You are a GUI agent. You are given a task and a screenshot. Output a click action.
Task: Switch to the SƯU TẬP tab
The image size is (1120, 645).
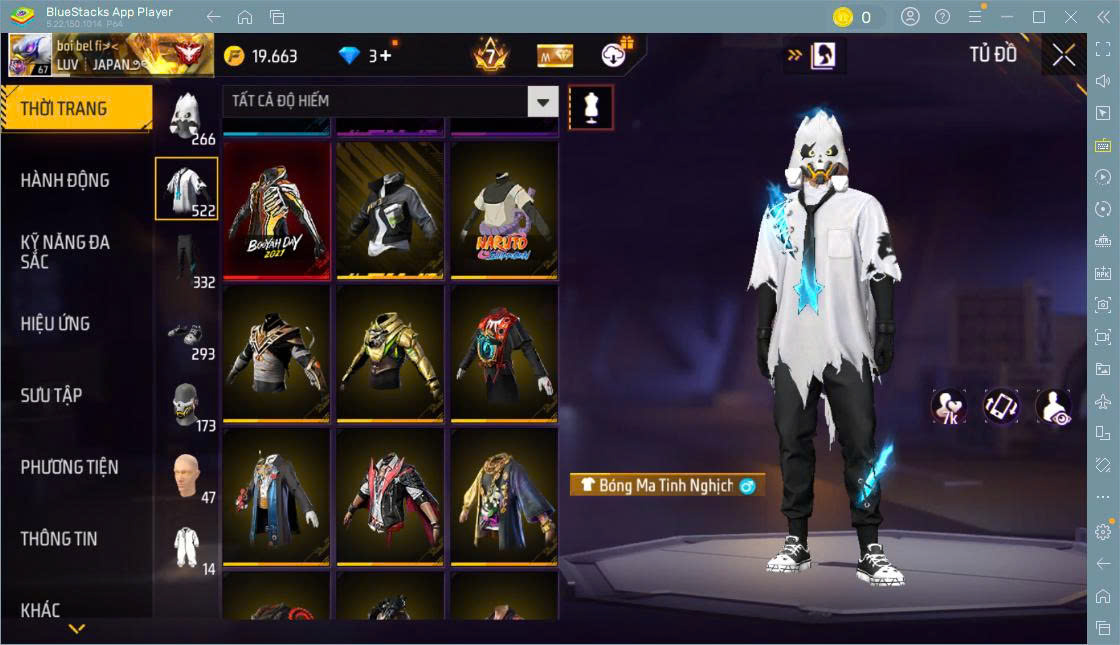(52, 396)
